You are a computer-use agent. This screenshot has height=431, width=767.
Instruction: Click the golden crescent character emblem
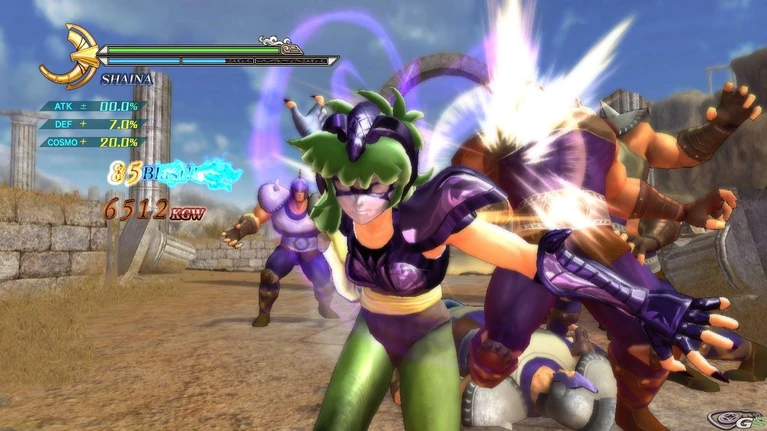click(68, 56)
